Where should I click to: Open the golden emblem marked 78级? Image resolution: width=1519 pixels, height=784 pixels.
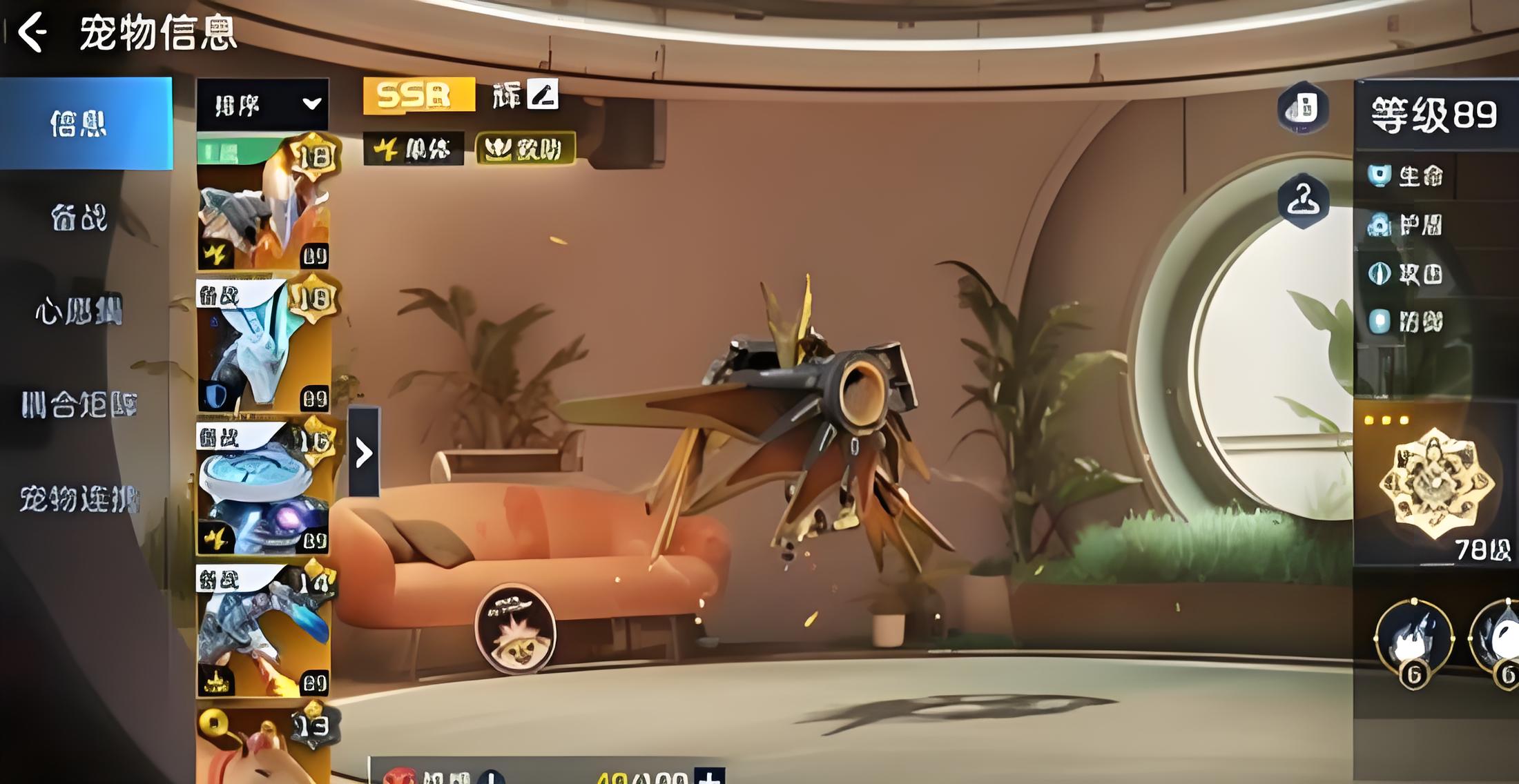pyautogui.click(x=1435, y=484)
